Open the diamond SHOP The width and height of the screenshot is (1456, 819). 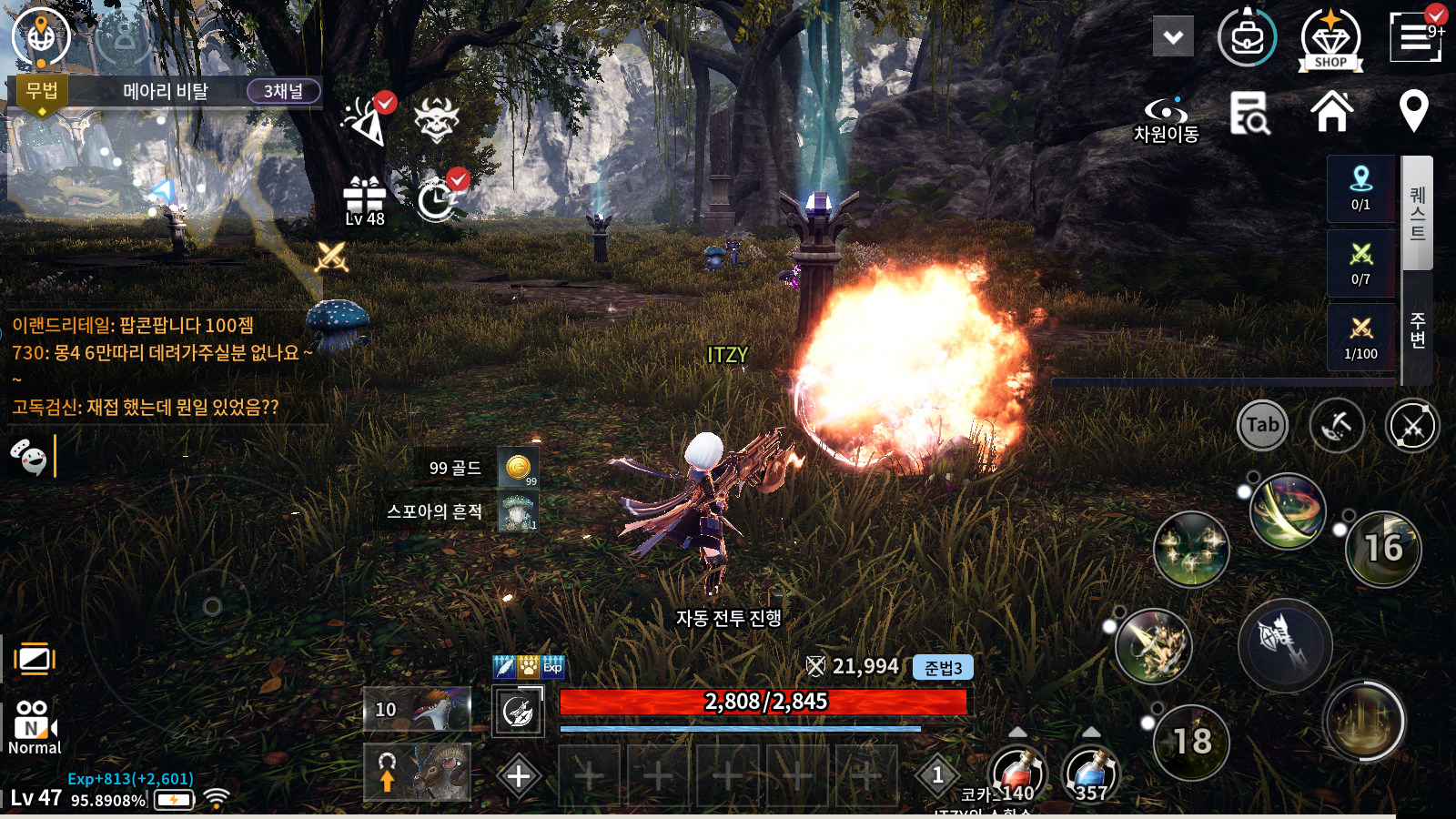1330,40
